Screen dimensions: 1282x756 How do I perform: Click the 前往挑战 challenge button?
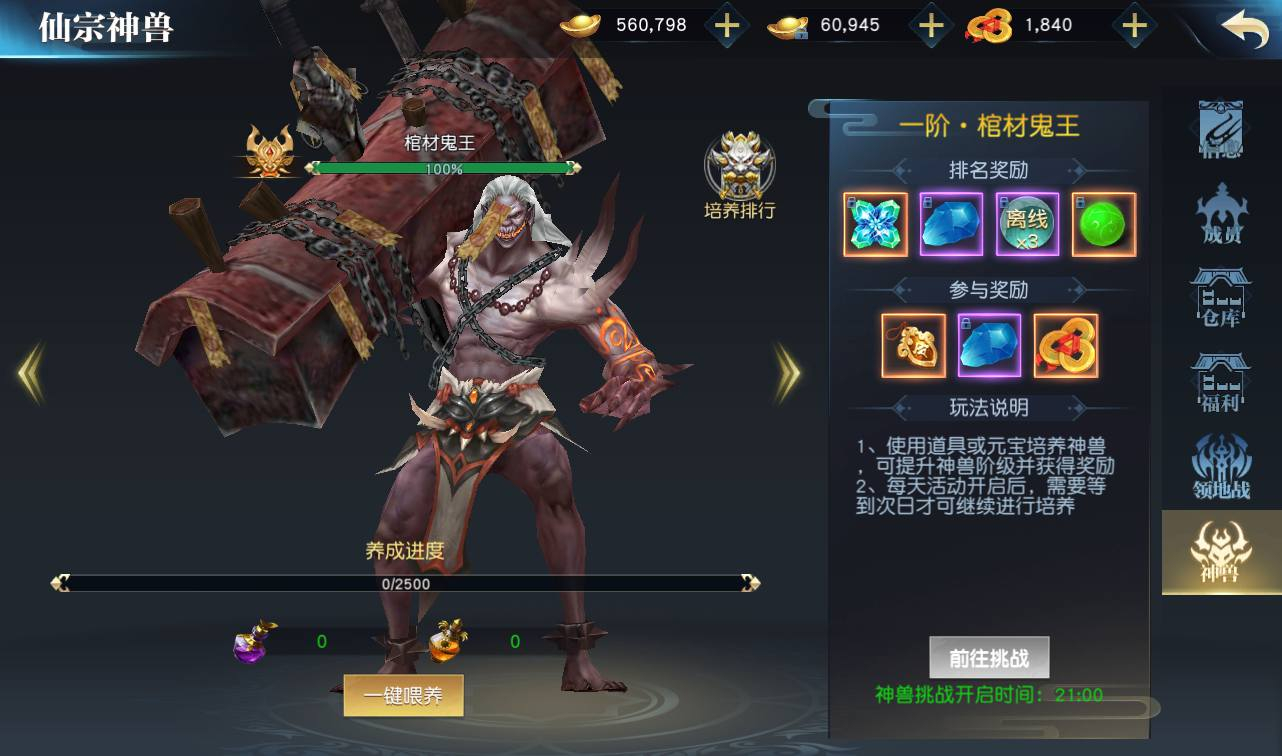[x=988, y=658]
